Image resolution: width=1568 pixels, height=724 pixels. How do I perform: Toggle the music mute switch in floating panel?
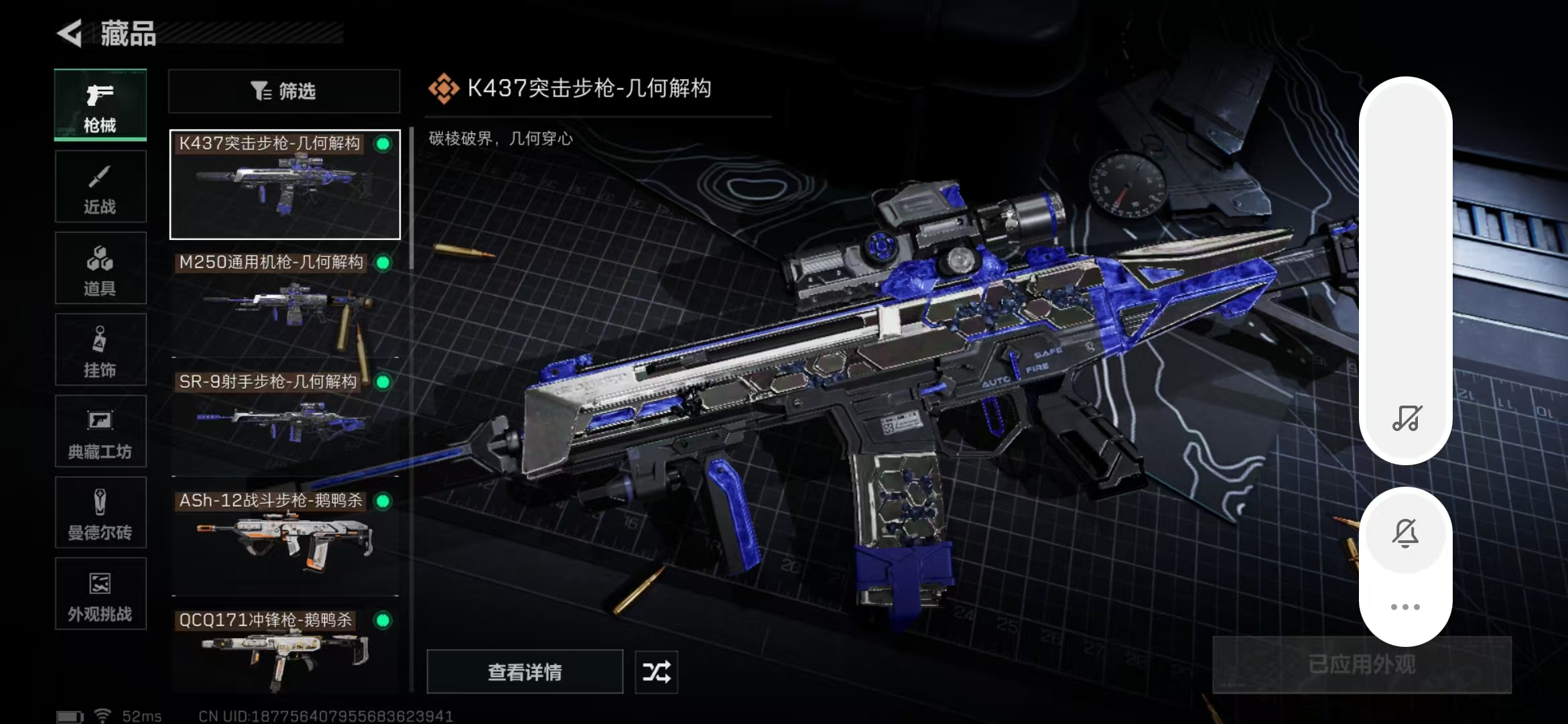pyautogui.click(x=1407, y=420)
